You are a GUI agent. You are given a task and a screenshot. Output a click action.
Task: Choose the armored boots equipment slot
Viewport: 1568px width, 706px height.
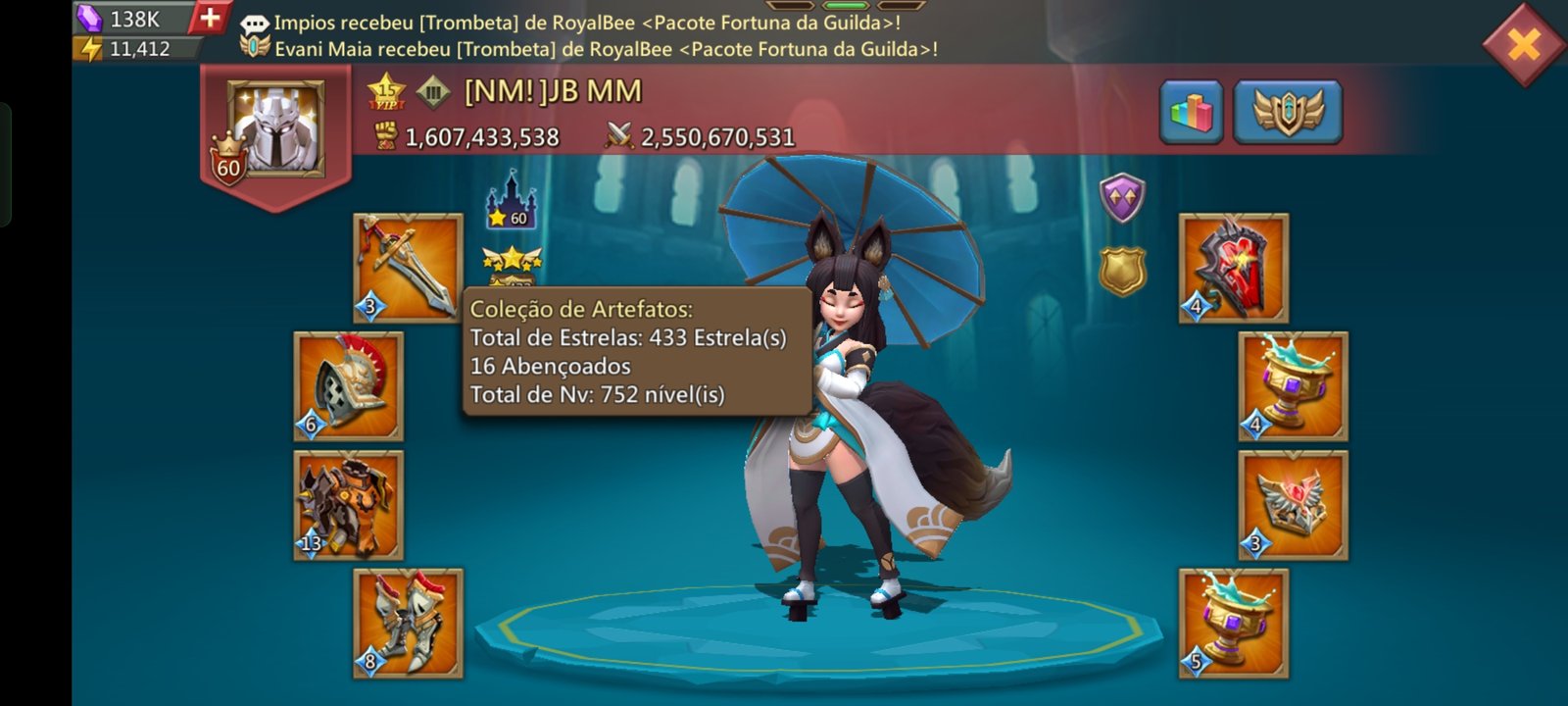tap(408, 623)
